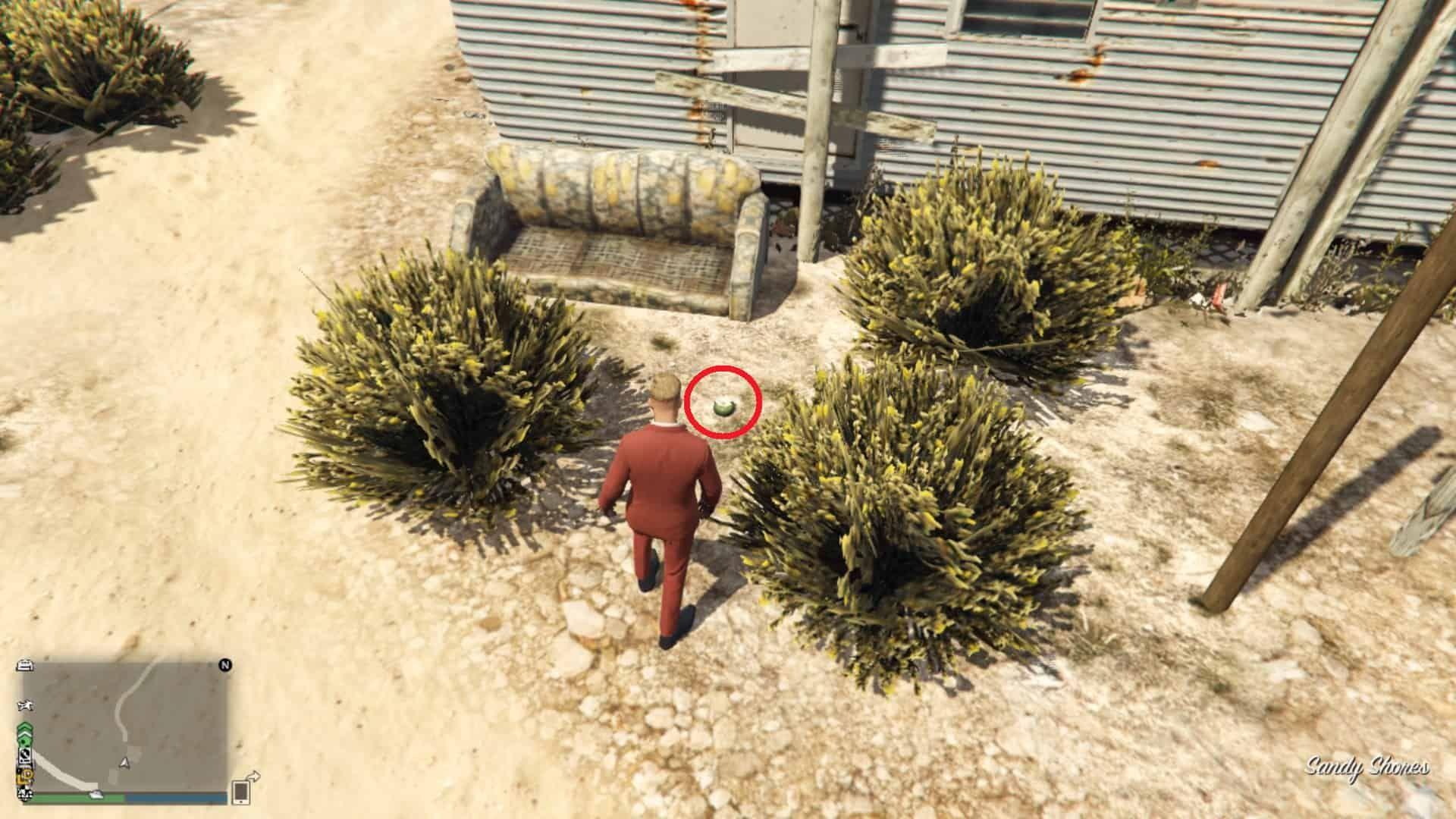Select the airplane blip on the minimap
1456x819 pixels.
(25, 706)
